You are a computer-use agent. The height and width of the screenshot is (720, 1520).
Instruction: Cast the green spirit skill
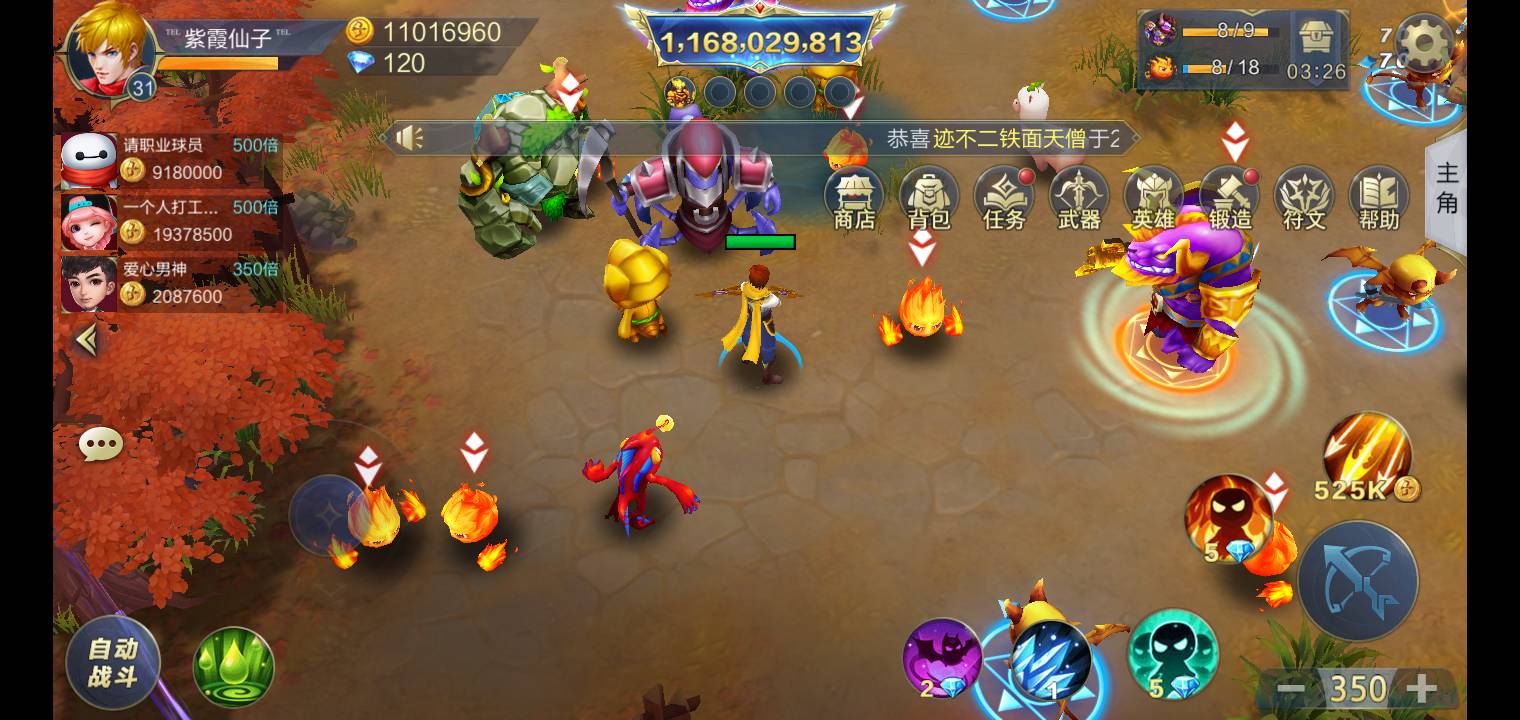pos(1172,660)
